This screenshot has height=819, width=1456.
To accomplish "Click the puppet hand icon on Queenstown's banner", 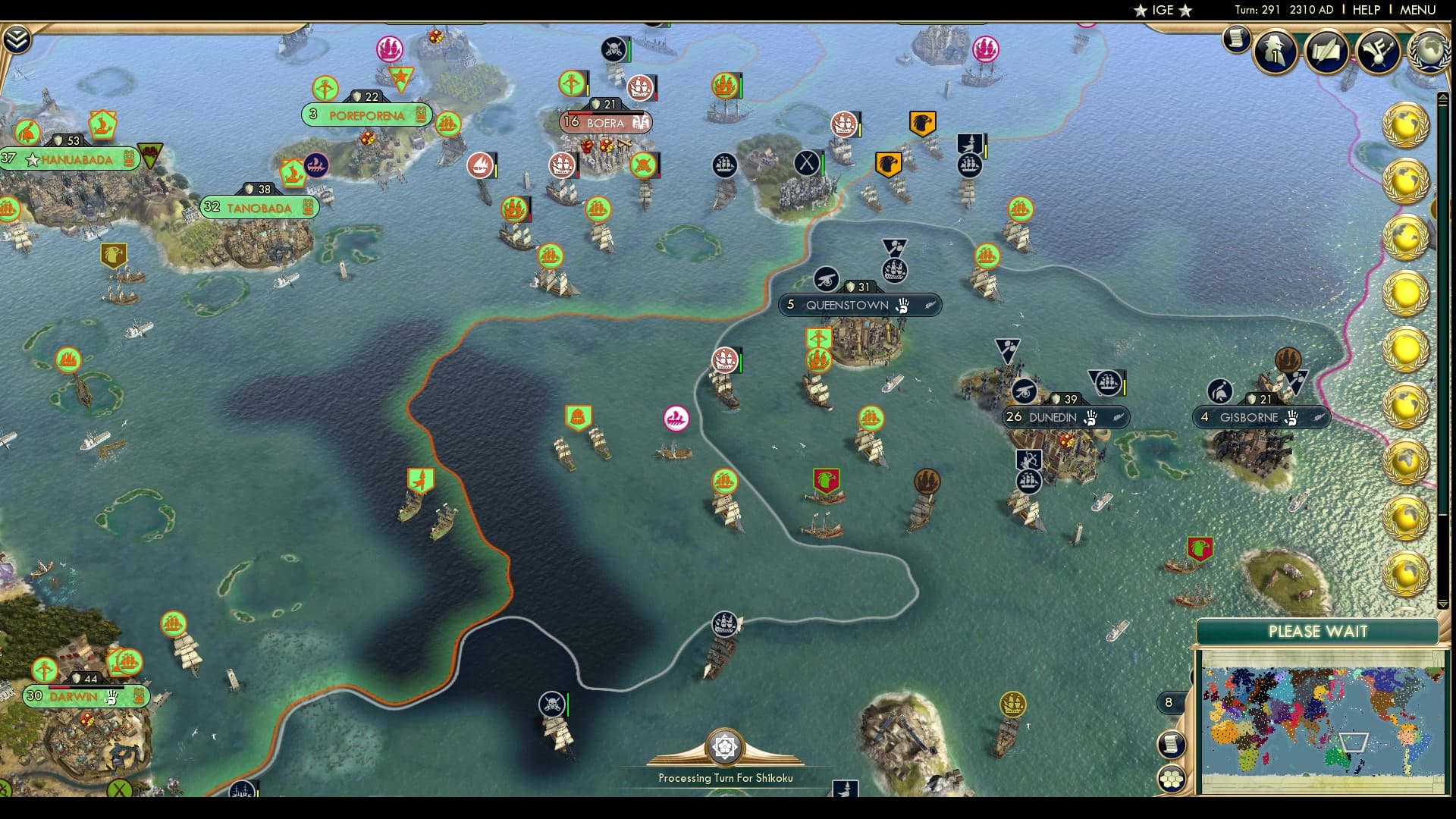I will [x=901, y=306].
